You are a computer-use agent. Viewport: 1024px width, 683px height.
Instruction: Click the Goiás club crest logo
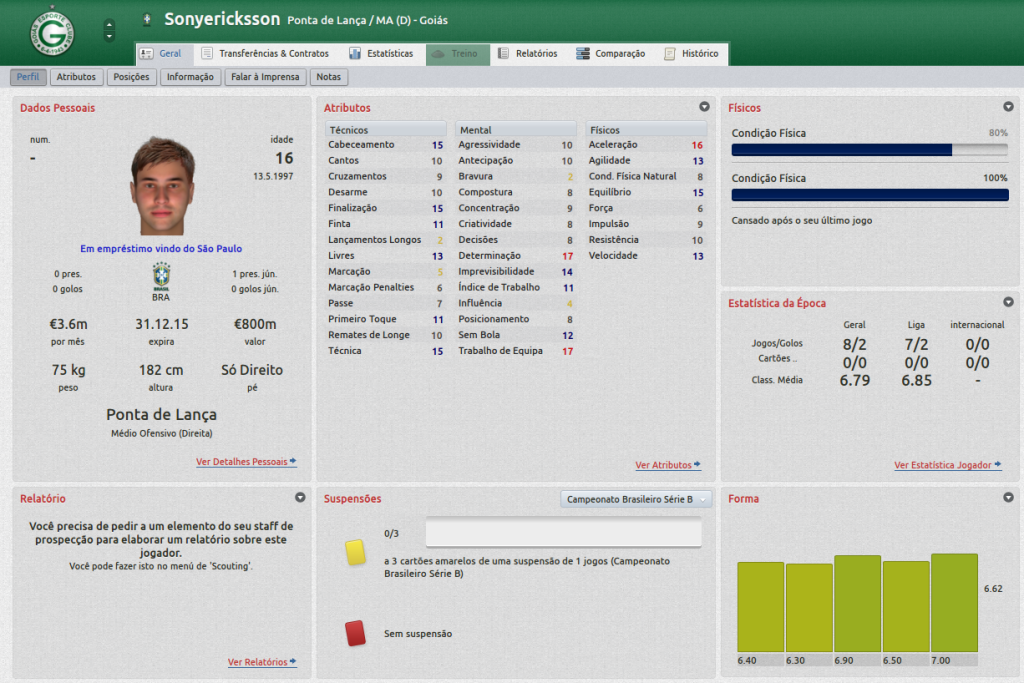(x=51, y=31)
